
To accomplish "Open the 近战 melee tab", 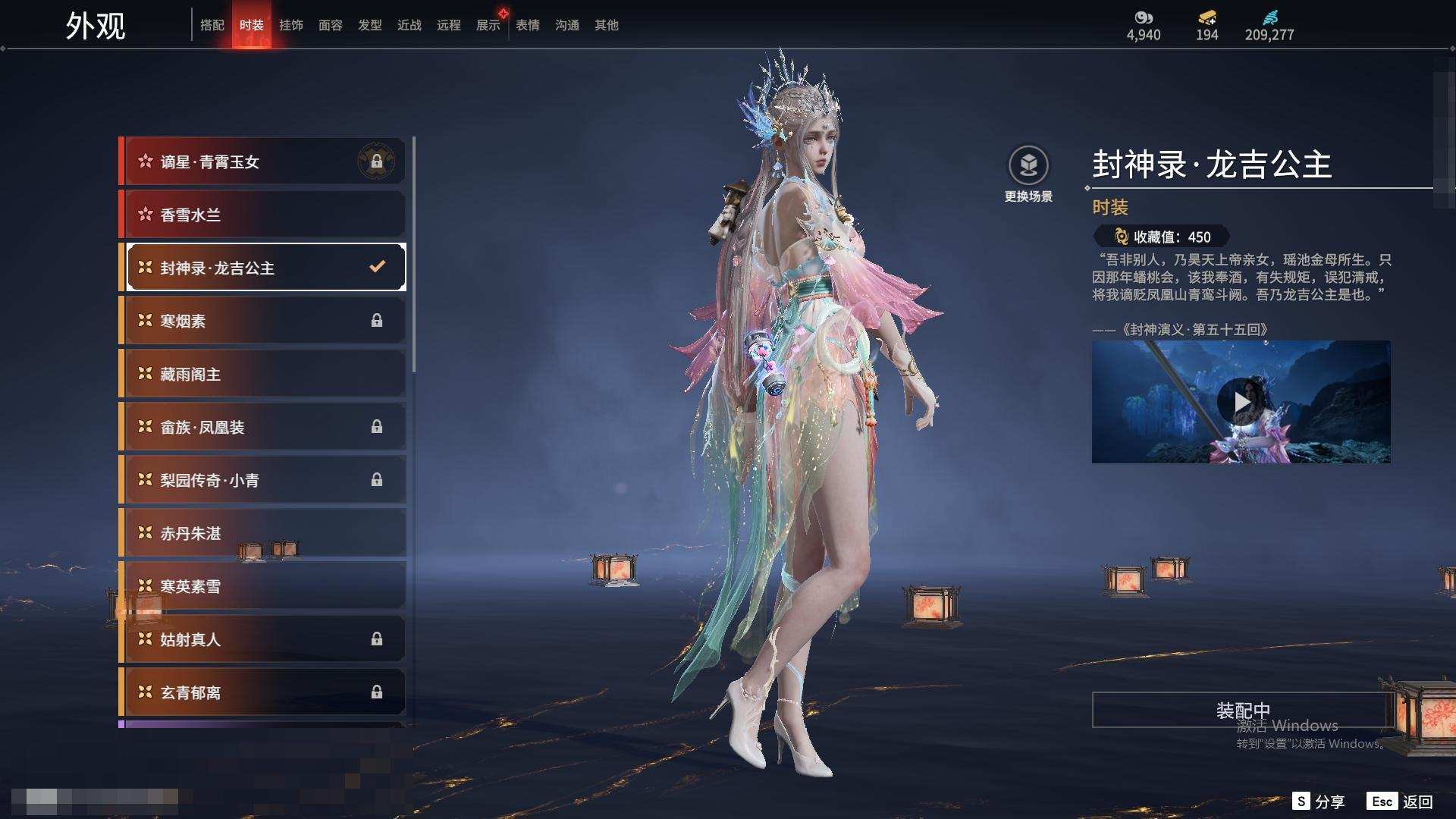I will point(409,25).
